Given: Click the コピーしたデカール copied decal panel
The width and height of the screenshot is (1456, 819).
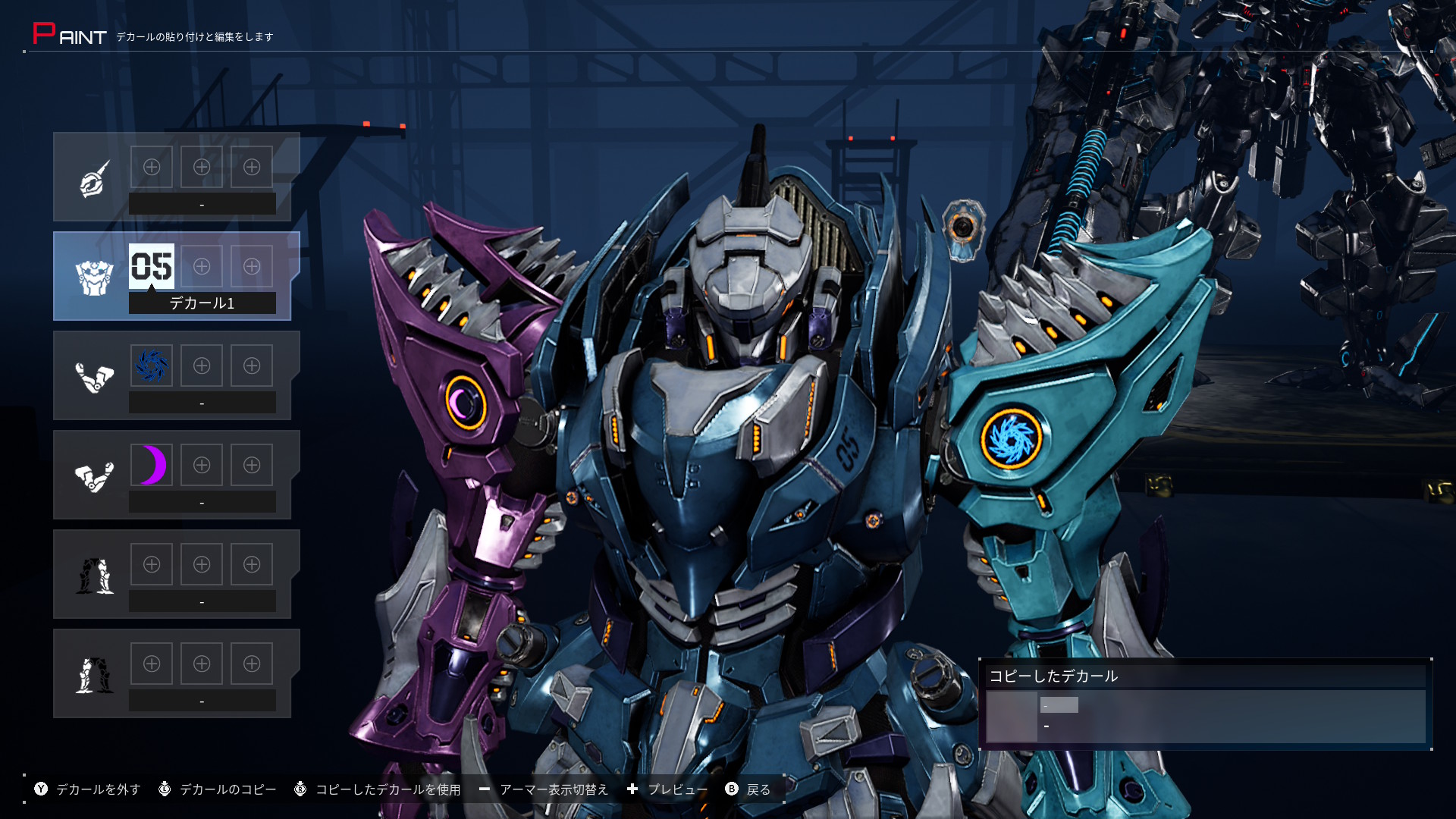Looking at the screenshot, I should (1205, 705).
